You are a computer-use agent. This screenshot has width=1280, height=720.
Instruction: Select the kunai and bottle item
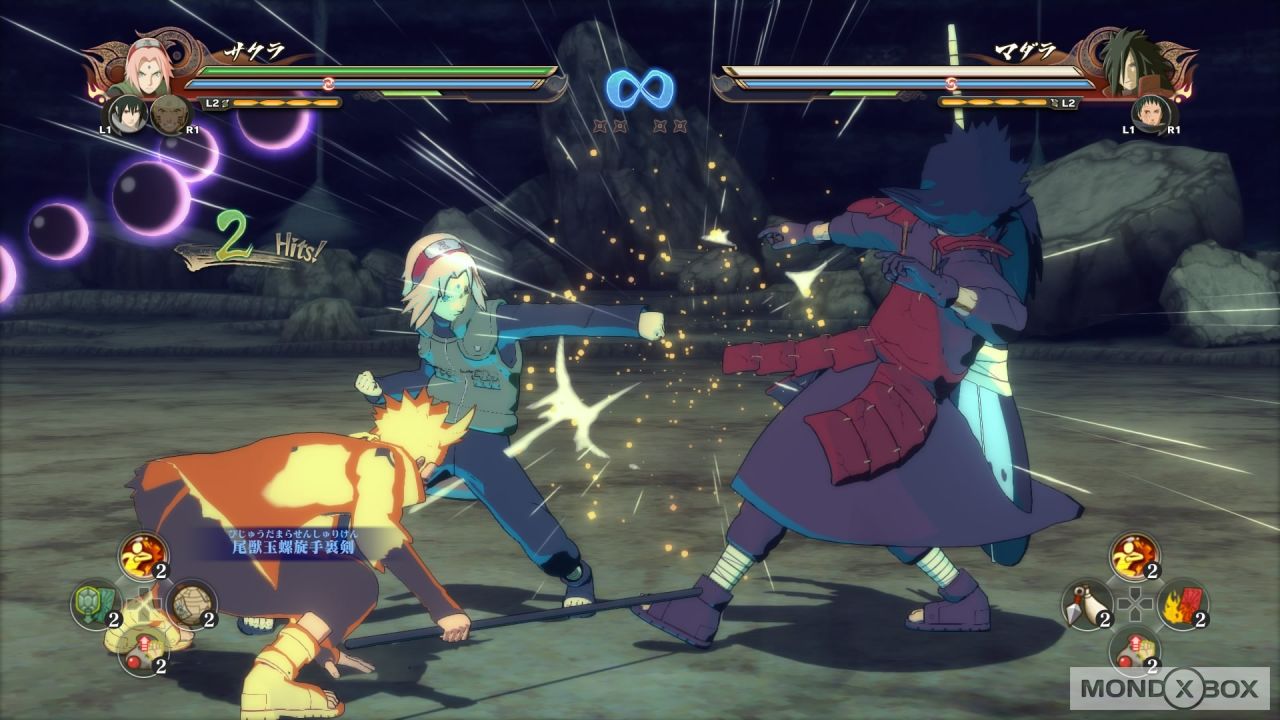point(1086,604)
